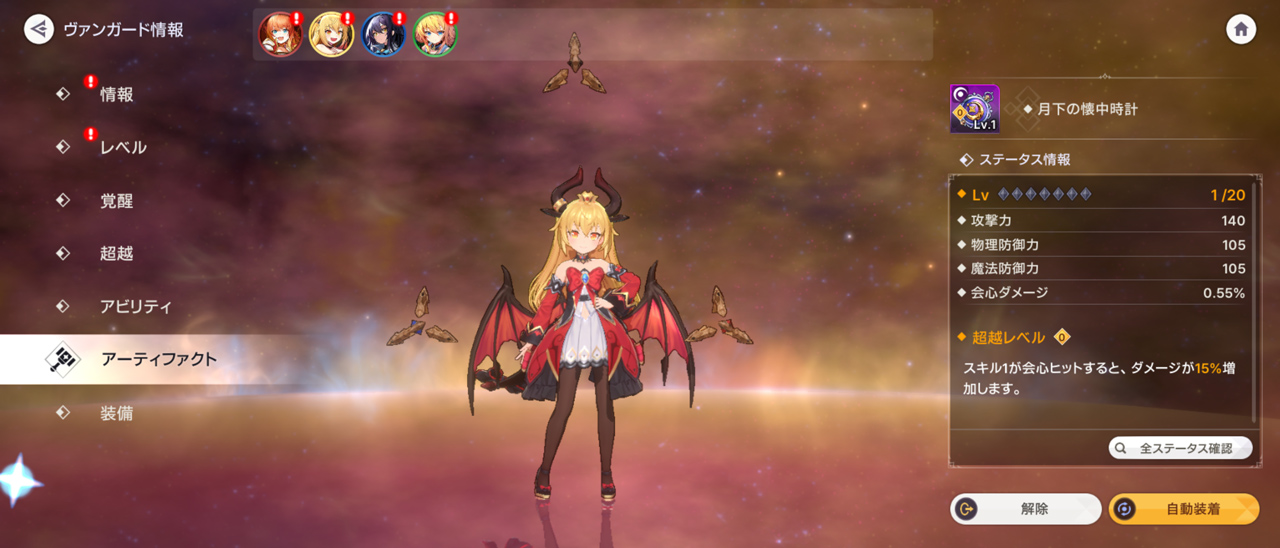
Task: Open the 装備 section
Action: pyautogui.click(x=116, y=412)
